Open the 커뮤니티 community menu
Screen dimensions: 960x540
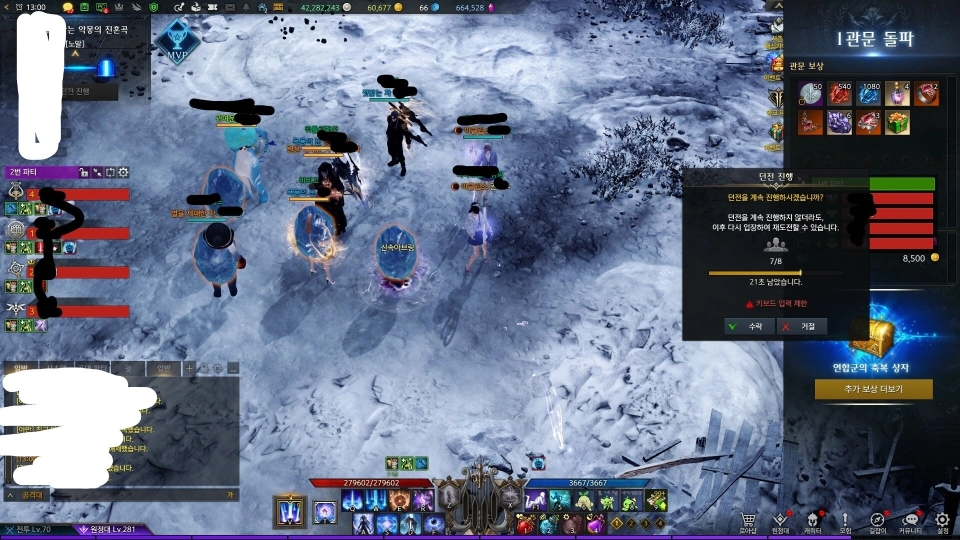pyautogui.click(x=909, y=521)
